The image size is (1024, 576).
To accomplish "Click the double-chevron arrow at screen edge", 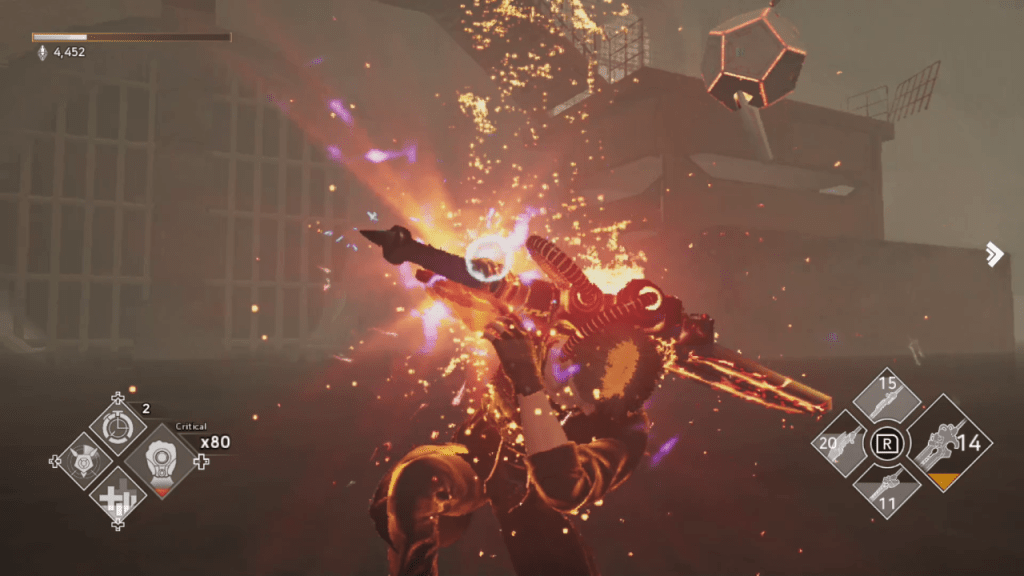I will click(x=993, y=254).
